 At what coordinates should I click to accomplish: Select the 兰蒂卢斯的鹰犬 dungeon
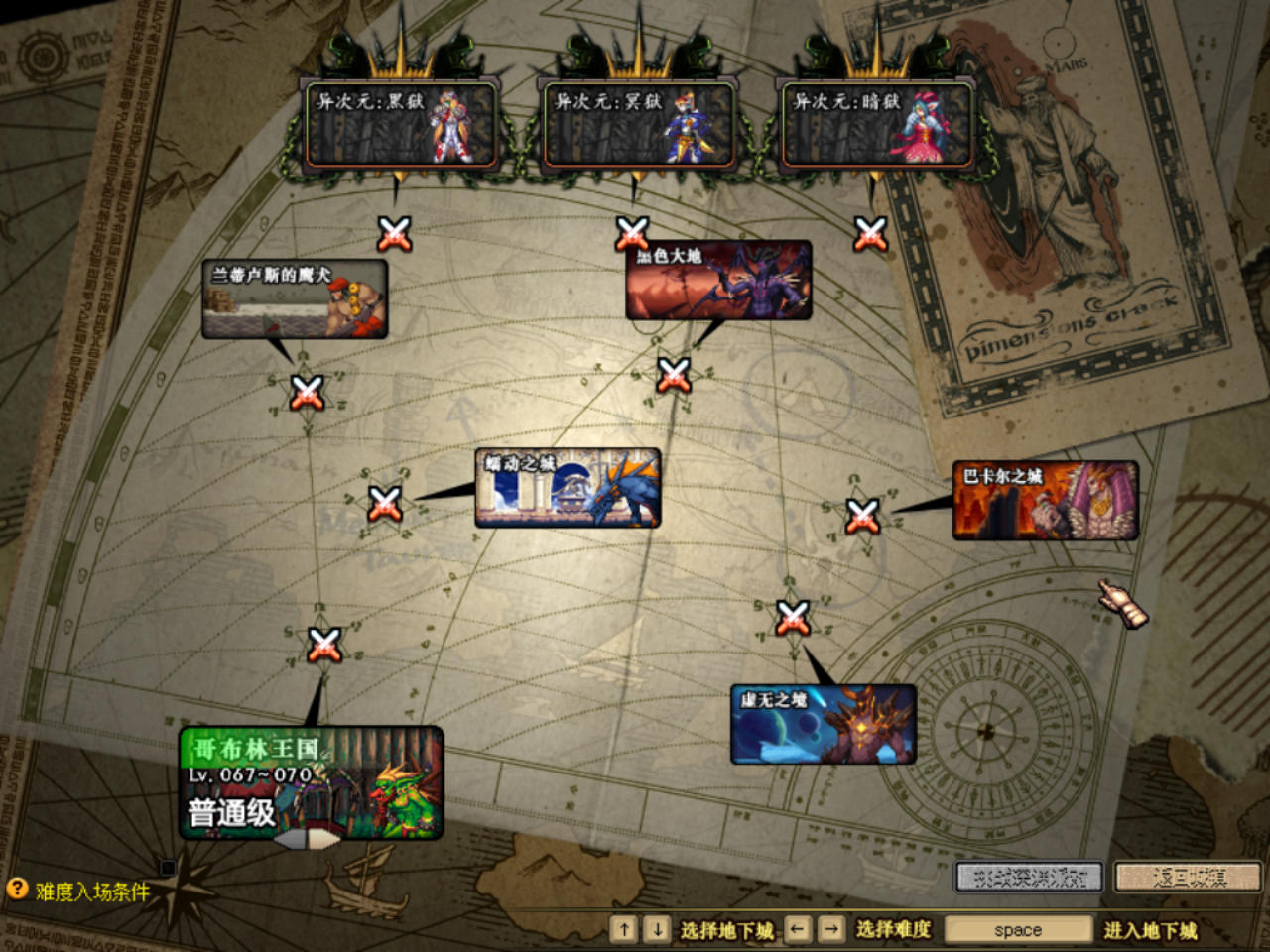[x=295, y=299]
